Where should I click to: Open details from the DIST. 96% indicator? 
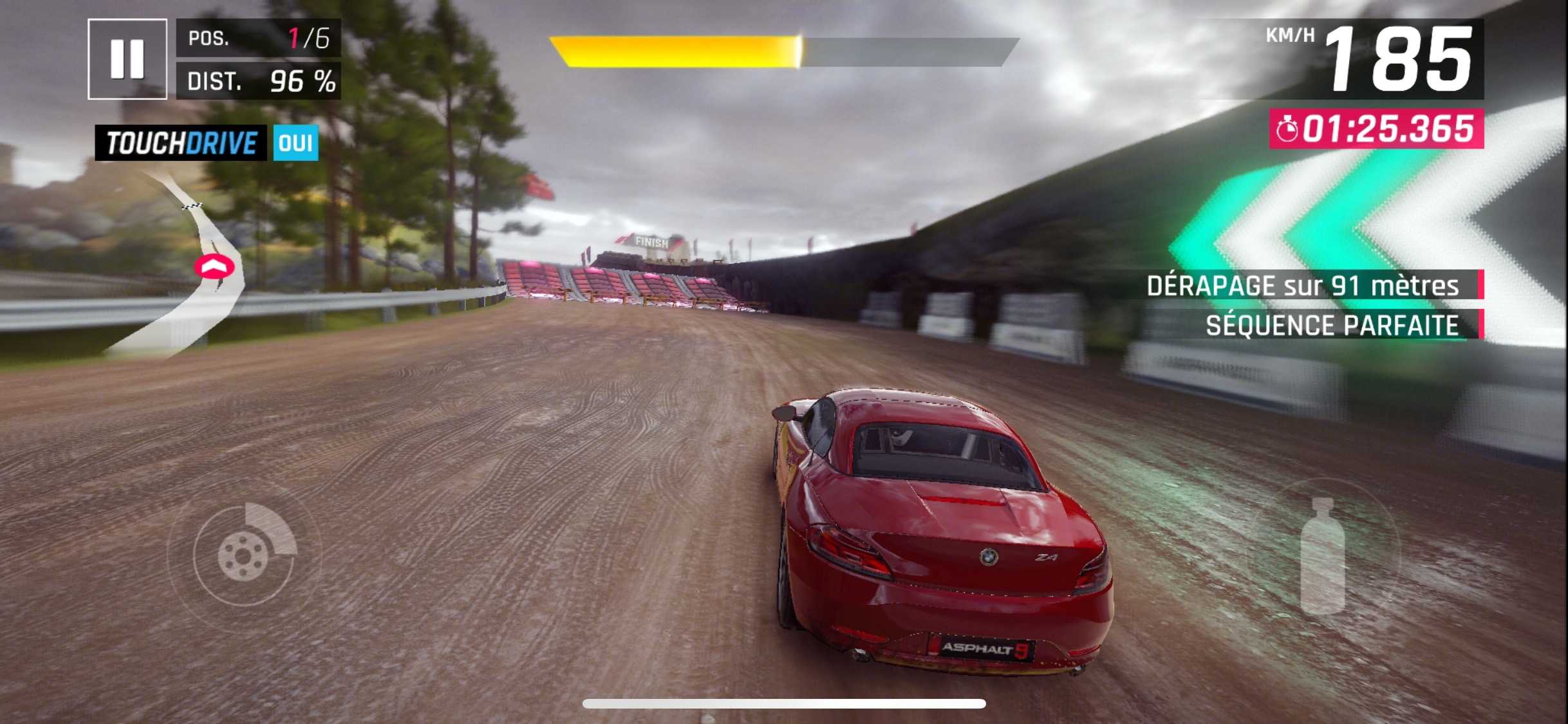(x=257, y=81)
